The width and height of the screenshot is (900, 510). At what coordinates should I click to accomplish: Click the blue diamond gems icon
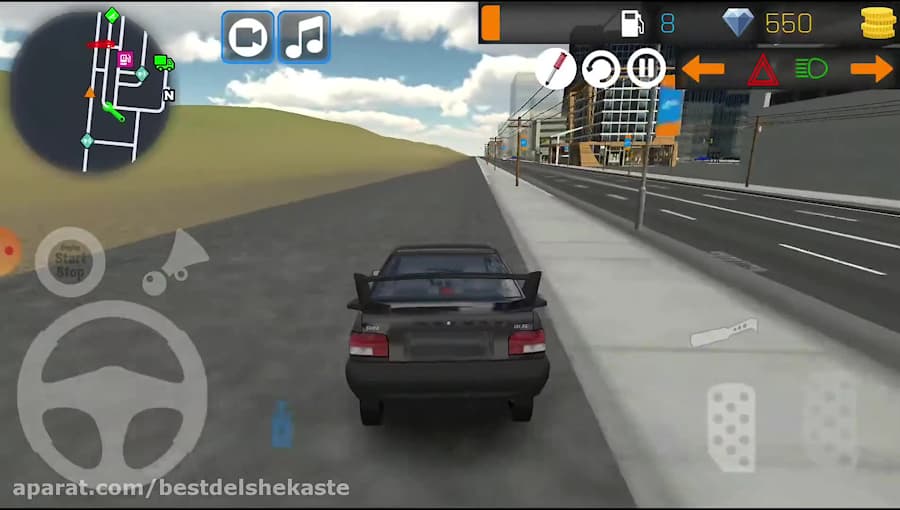pyautogui.click(x=738, y=22)
